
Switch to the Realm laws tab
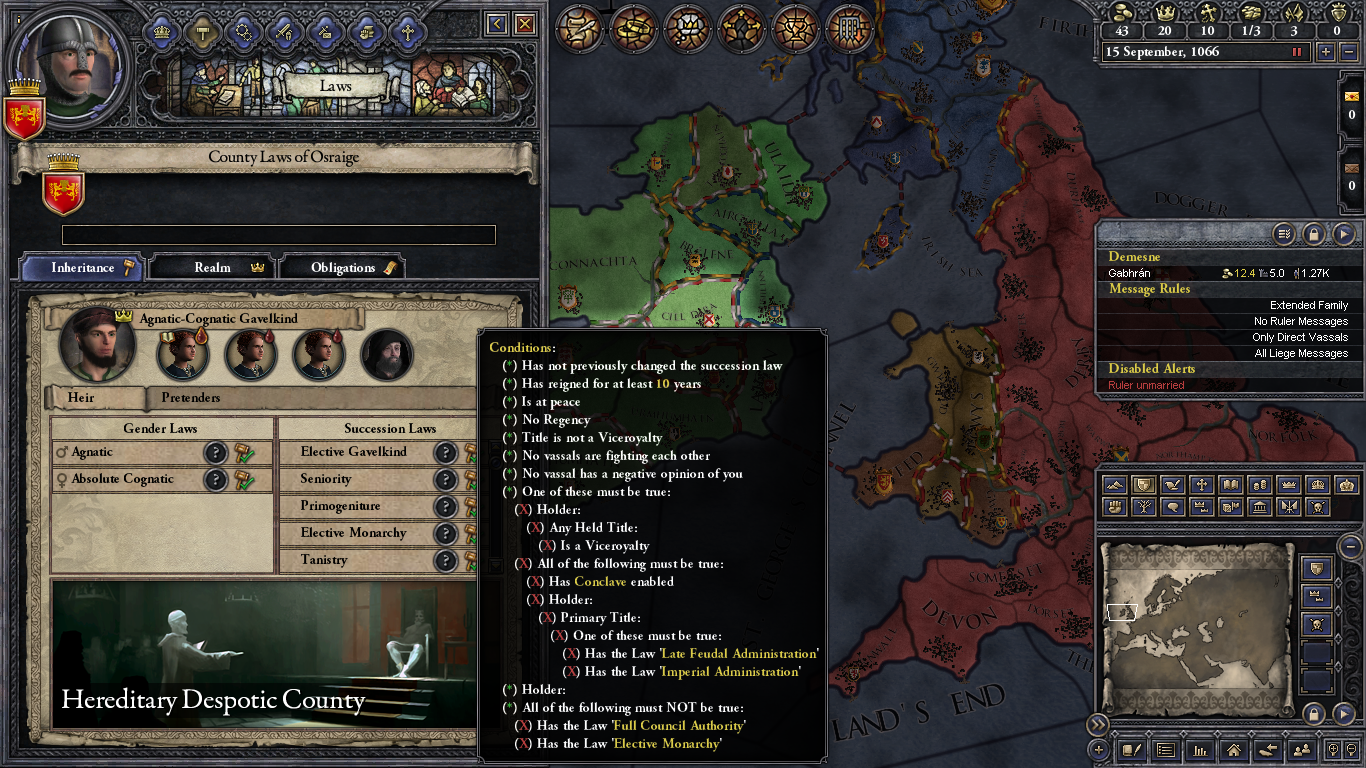coord(211,267)
